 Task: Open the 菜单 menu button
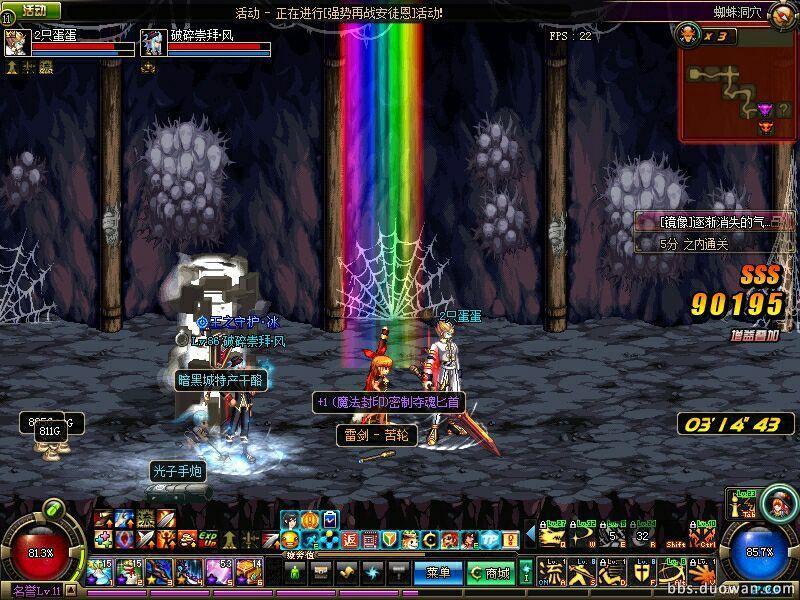[x=438, y=573]
